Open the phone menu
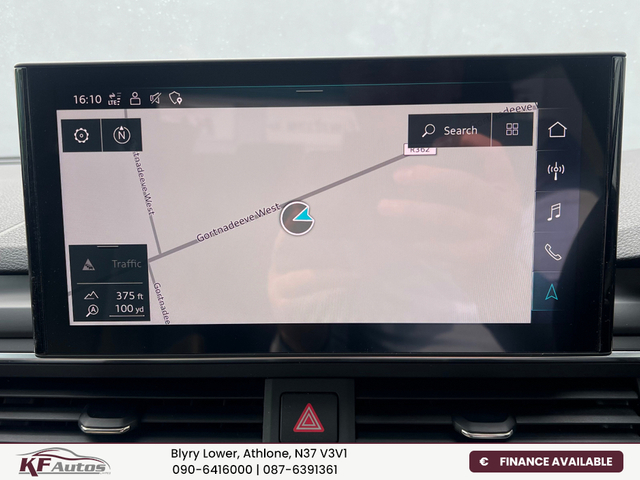This screenshot has width=640, height=480. (x=553, y=252)
